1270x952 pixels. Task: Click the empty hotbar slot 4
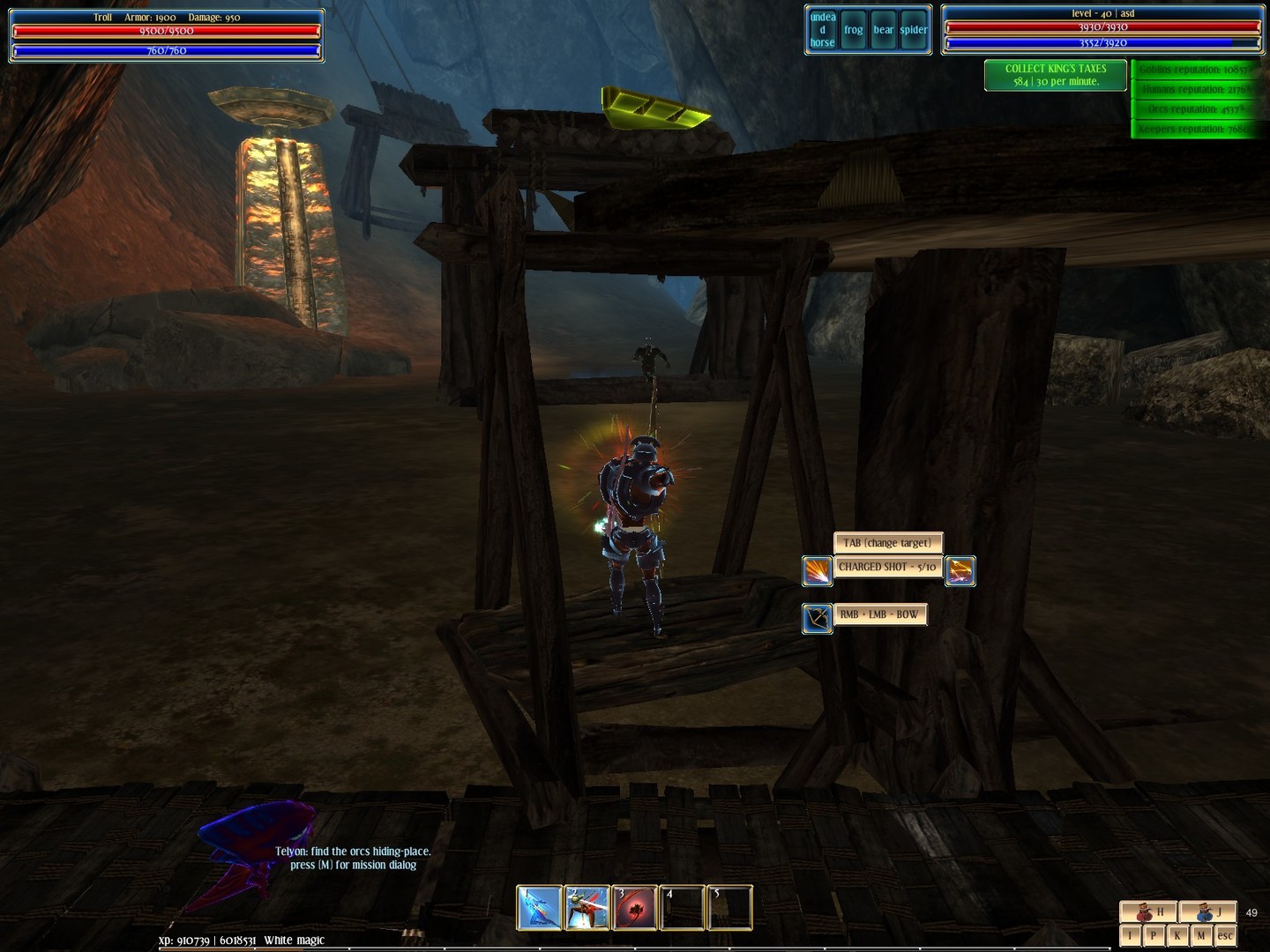tap(684, 907)
